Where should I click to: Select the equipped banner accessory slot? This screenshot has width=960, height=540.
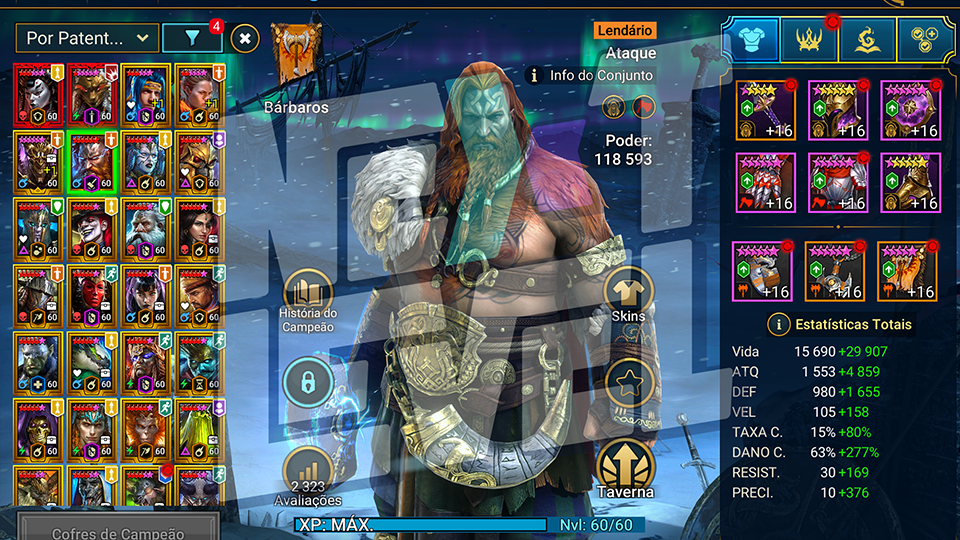(907, 271)
